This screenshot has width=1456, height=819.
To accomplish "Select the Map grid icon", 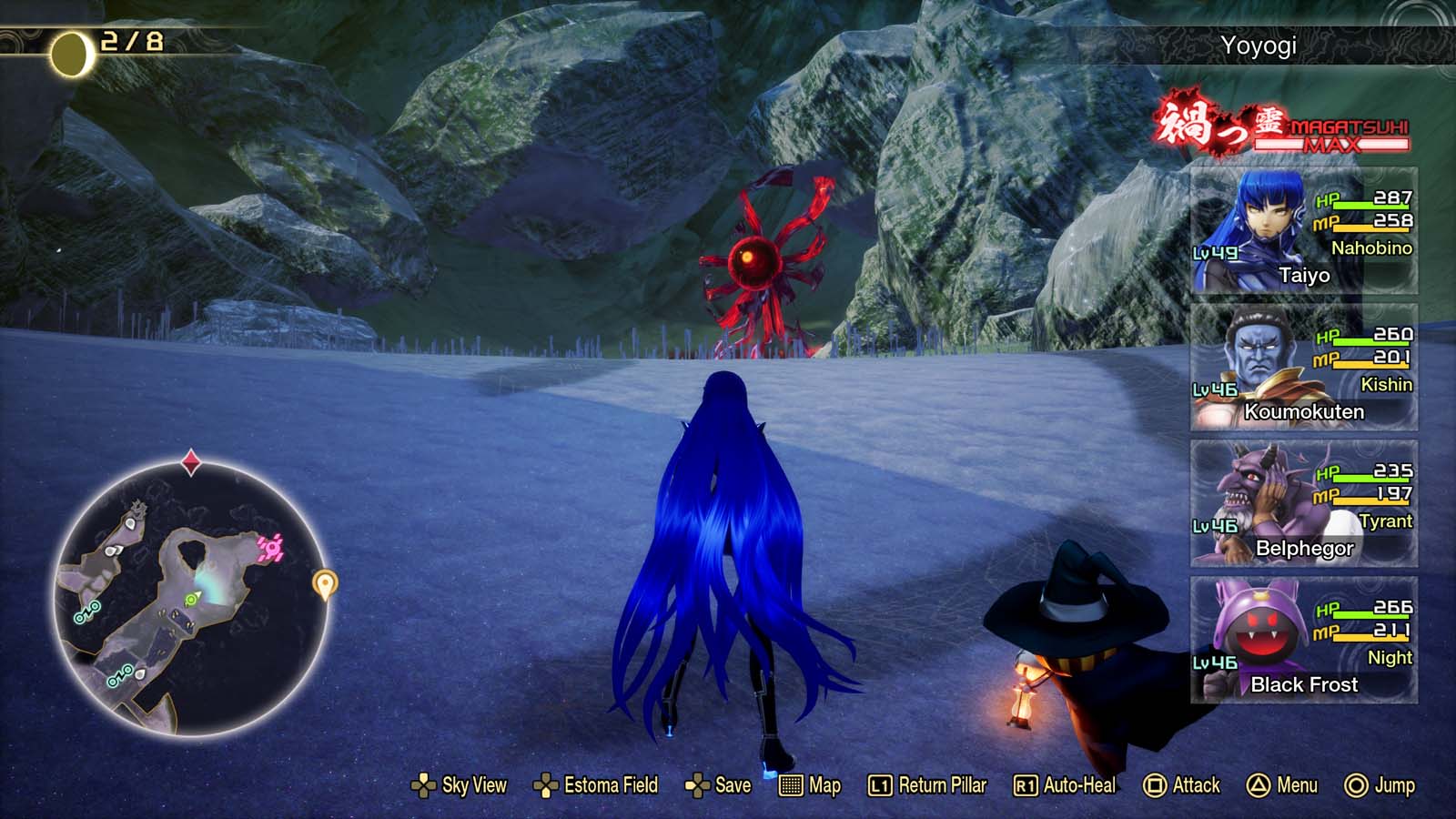I will pyautogui.click(x=791, y=784).
